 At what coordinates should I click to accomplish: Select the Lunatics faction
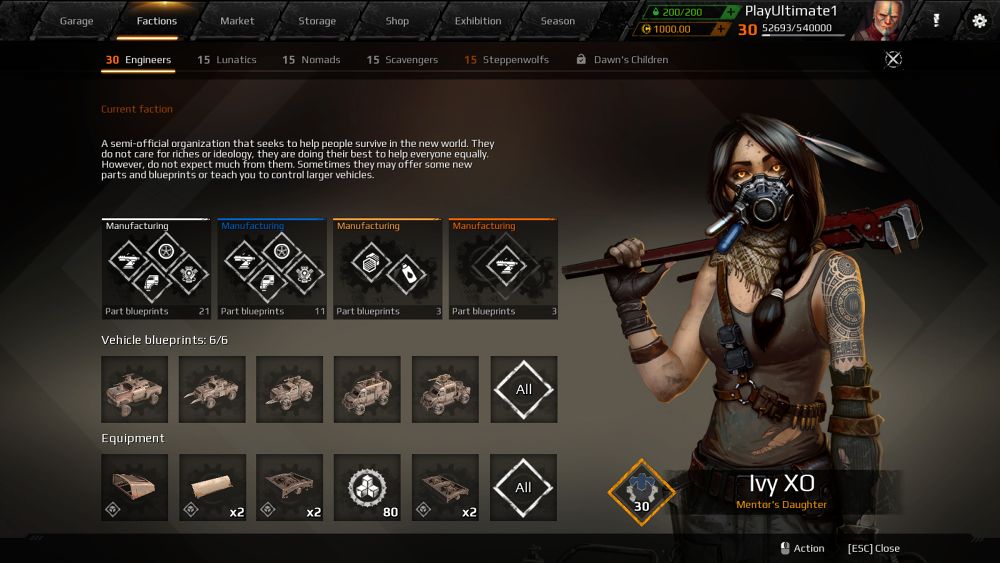tap(227, 60)
